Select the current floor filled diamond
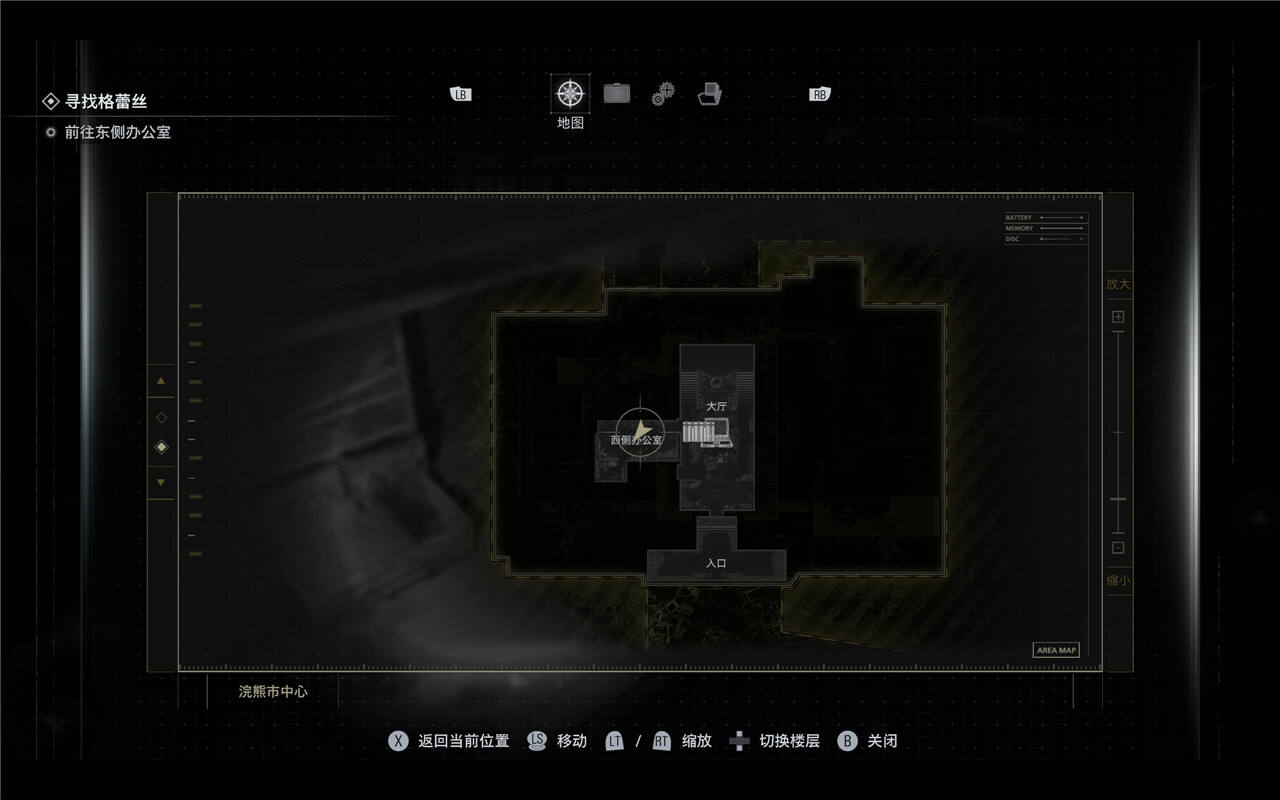1280x800 pixels. pos(161,447)
